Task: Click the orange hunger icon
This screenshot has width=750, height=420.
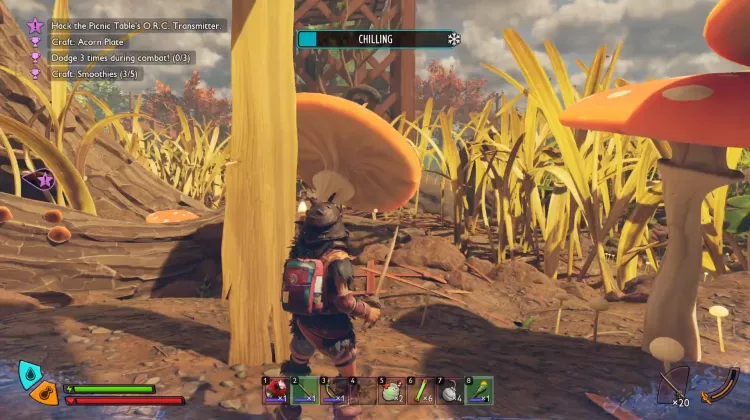Action: point(44,393)
